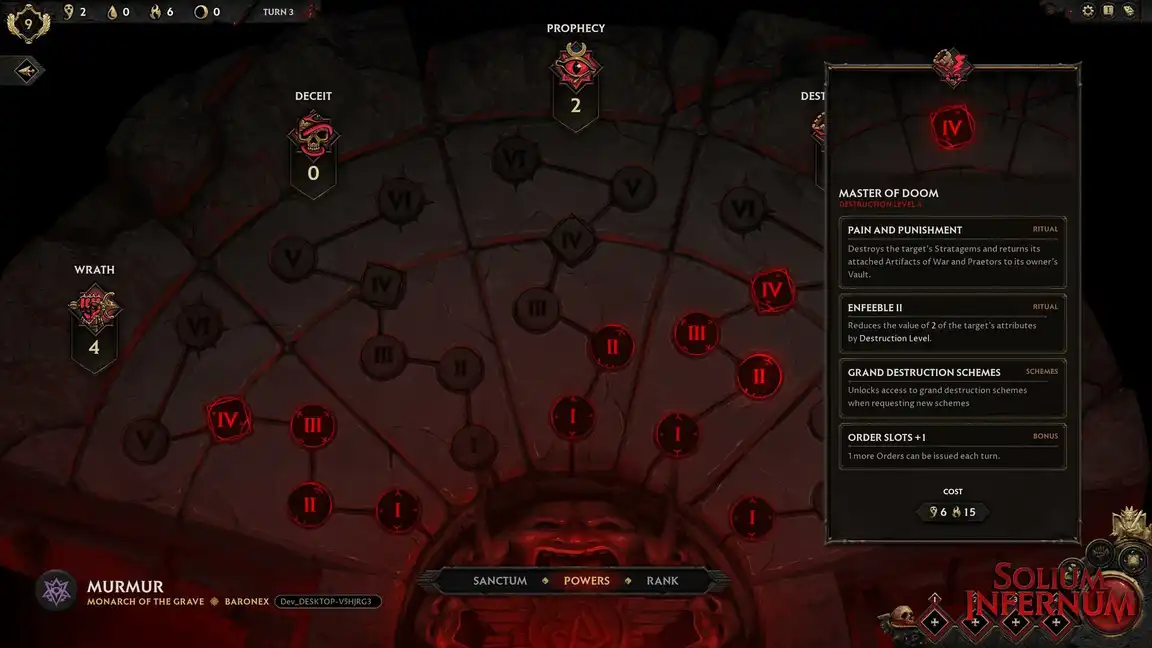Choose the order slot numbered 1
This screenshot has width=1152, height=648.
935,621
